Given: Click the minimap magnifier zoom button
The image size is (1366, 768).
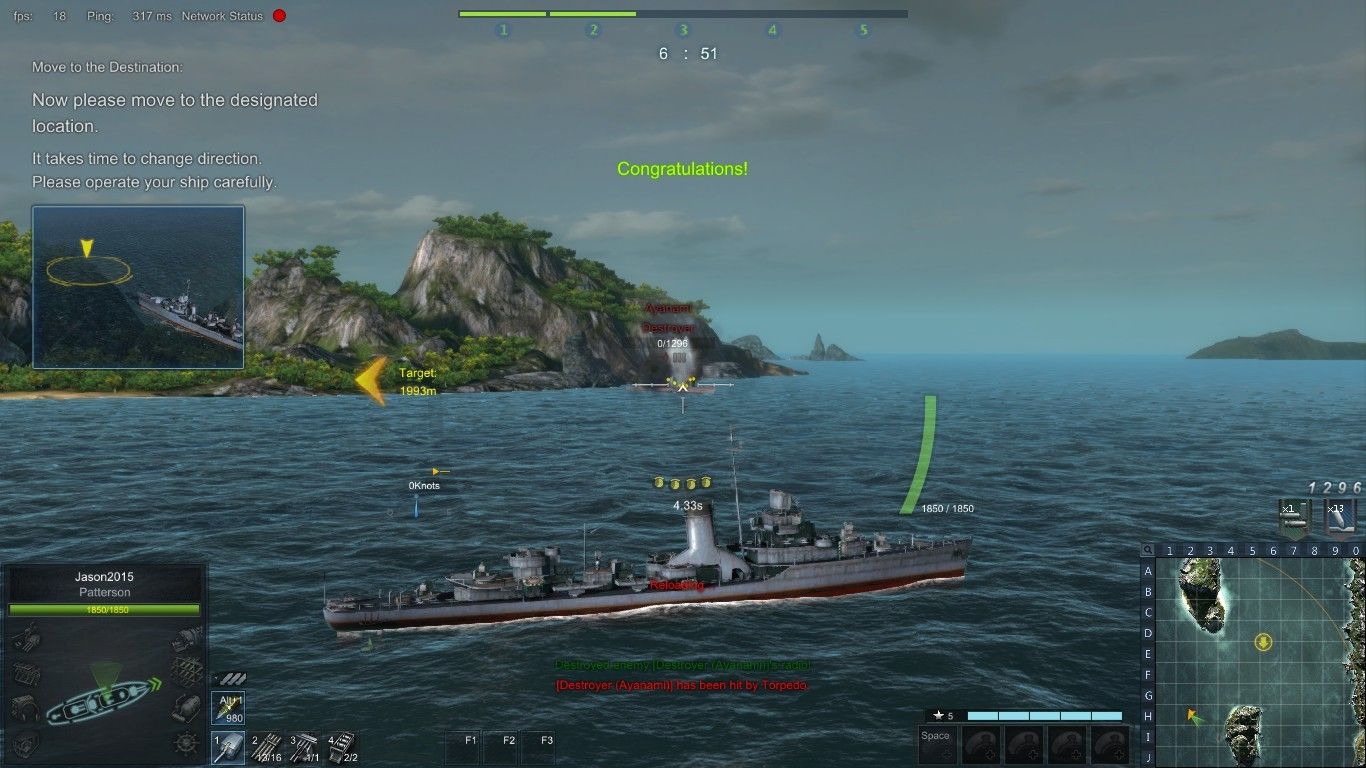Looking at the screenshot, I should tap(1148, 550).
